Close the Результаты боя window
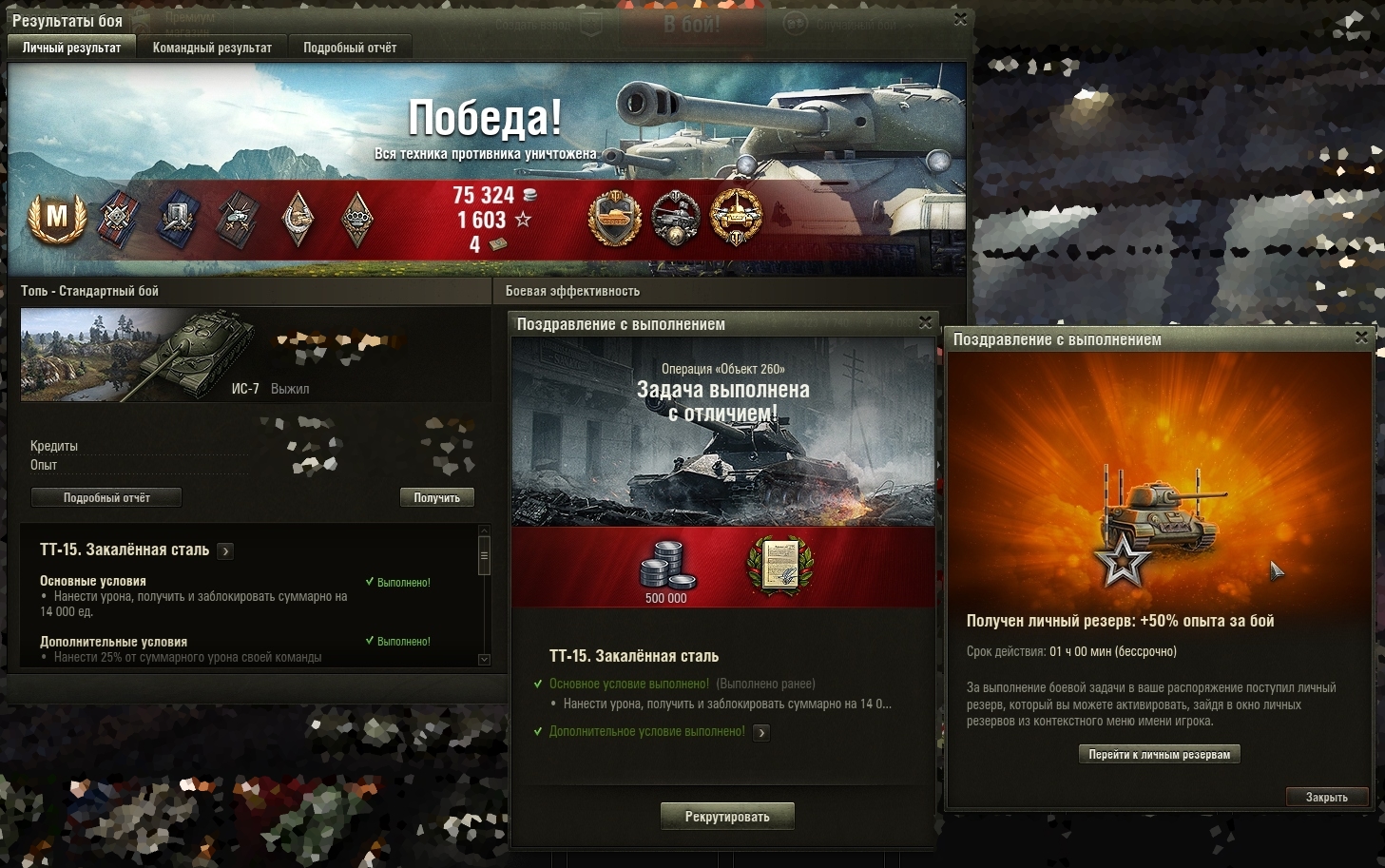The height and width of the screenshot is (868, 1385). pyautogui.click(x=960, y=19)
